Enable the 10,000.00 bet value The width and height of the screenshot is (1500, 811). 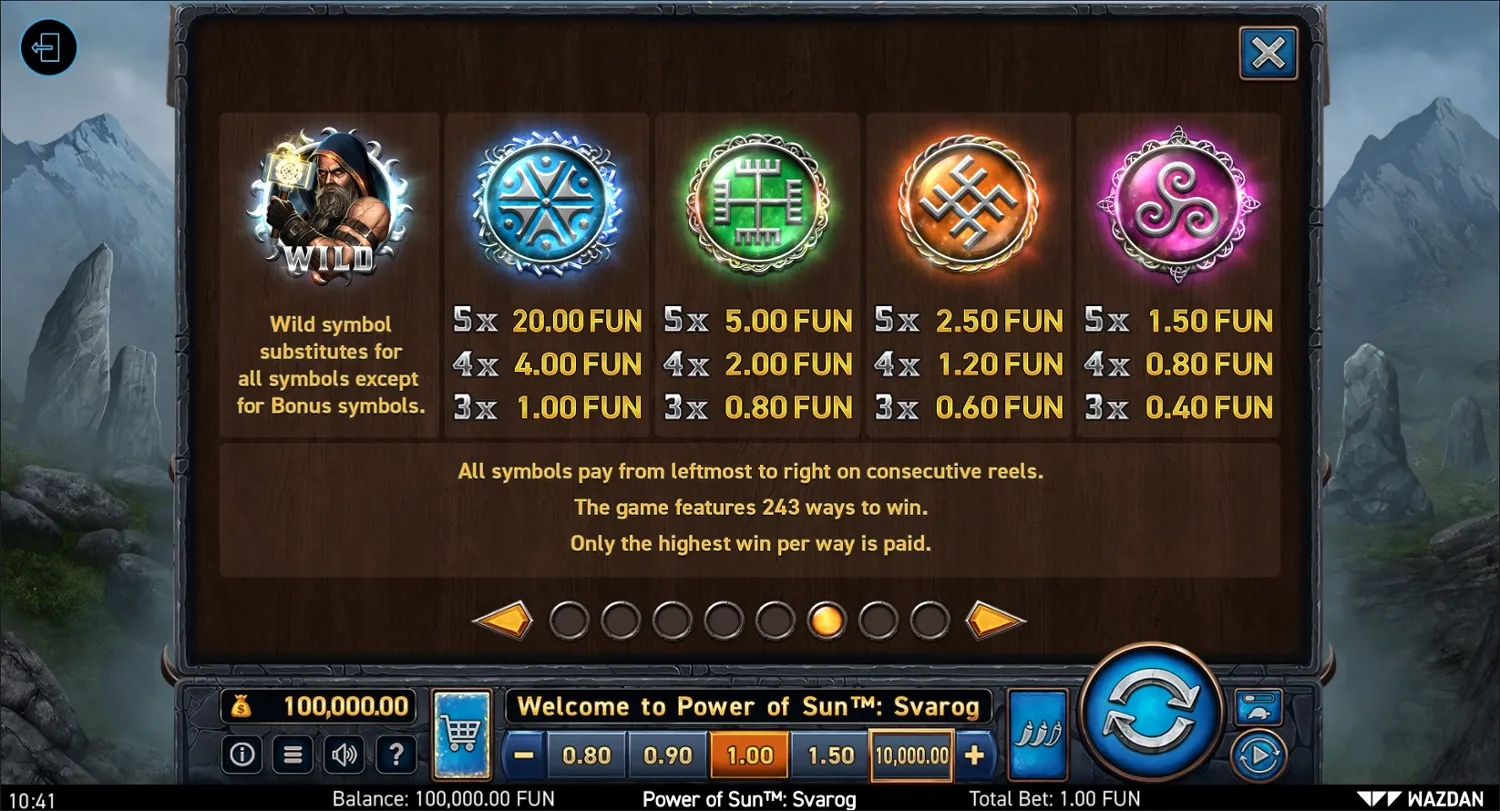pos(910,755)
